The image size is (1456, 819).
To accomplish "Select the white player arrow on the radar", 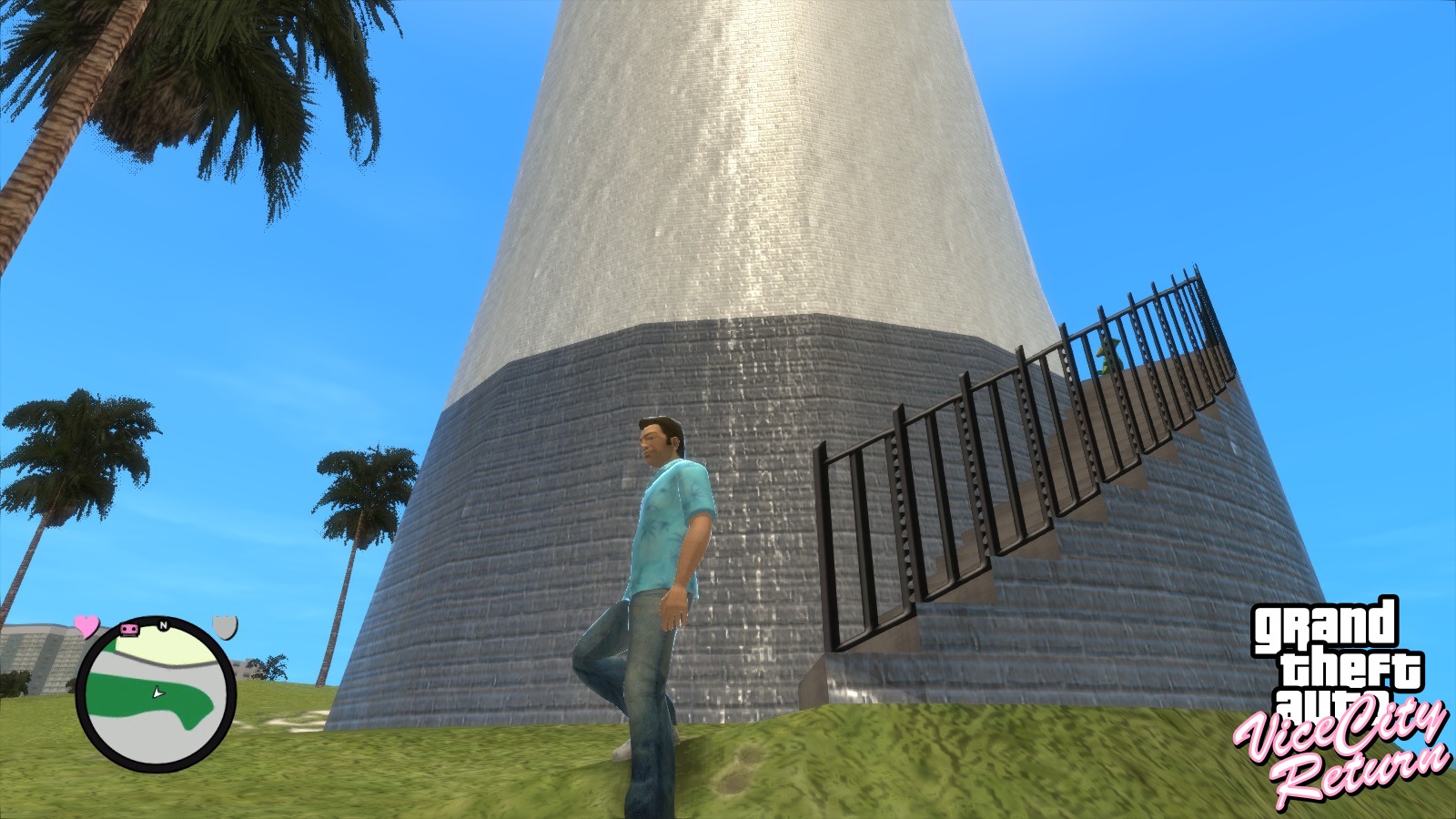I will 157,692.
